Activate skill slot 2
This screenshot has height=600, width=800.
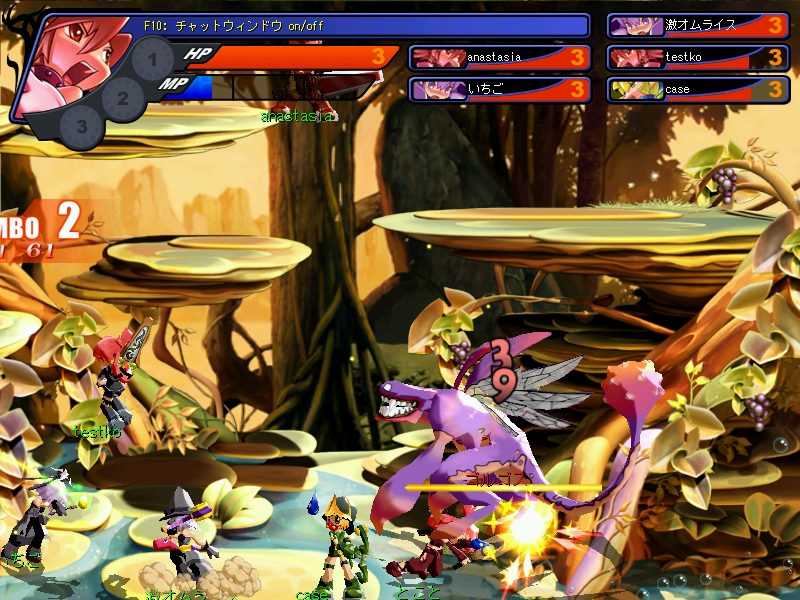coord(122,98)
